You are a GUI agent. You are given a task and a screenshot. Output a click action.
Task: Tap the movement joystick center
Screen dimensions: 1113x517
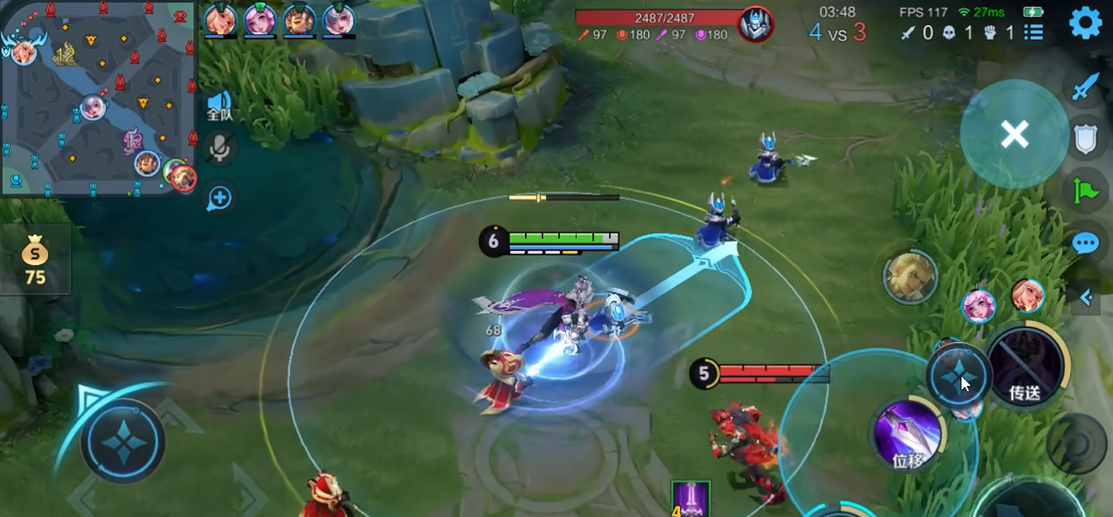tap(122, 441)
